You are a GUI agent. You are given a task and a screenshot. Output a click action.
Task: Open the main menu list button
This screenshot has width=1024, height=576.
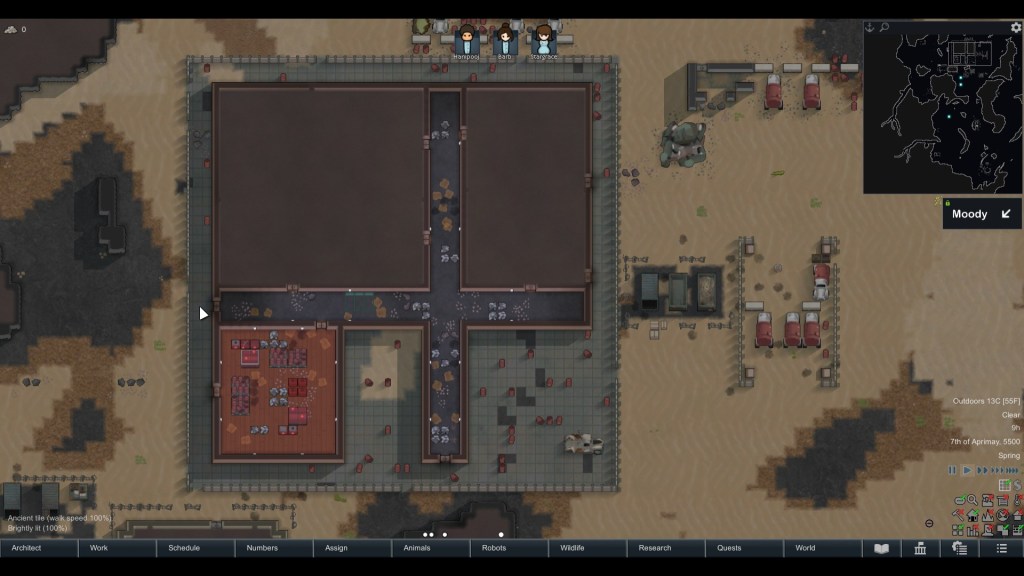click(x=1001, y=548)
